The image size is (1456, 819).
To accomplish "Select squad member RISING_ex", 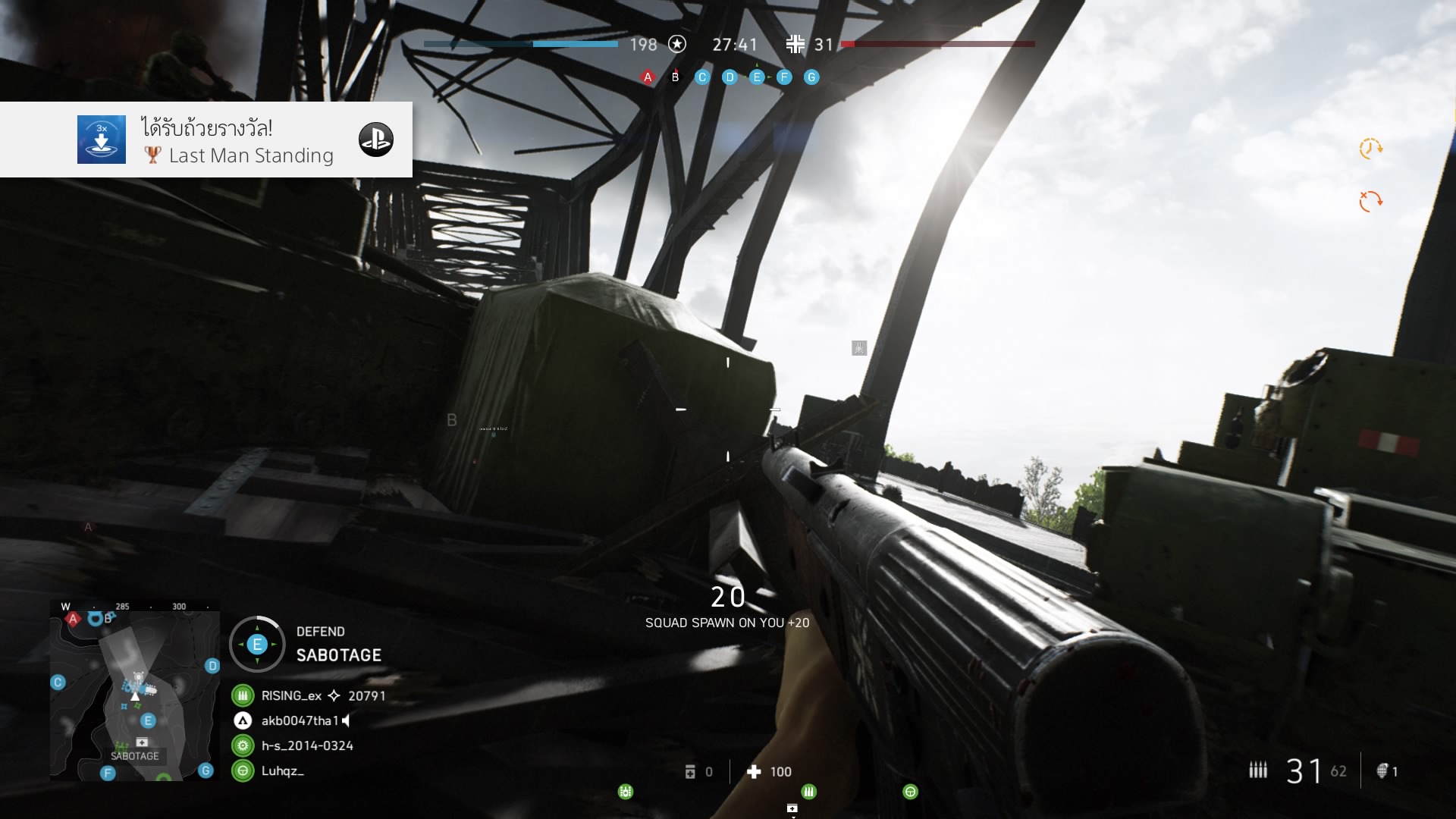I will (291, 695).
